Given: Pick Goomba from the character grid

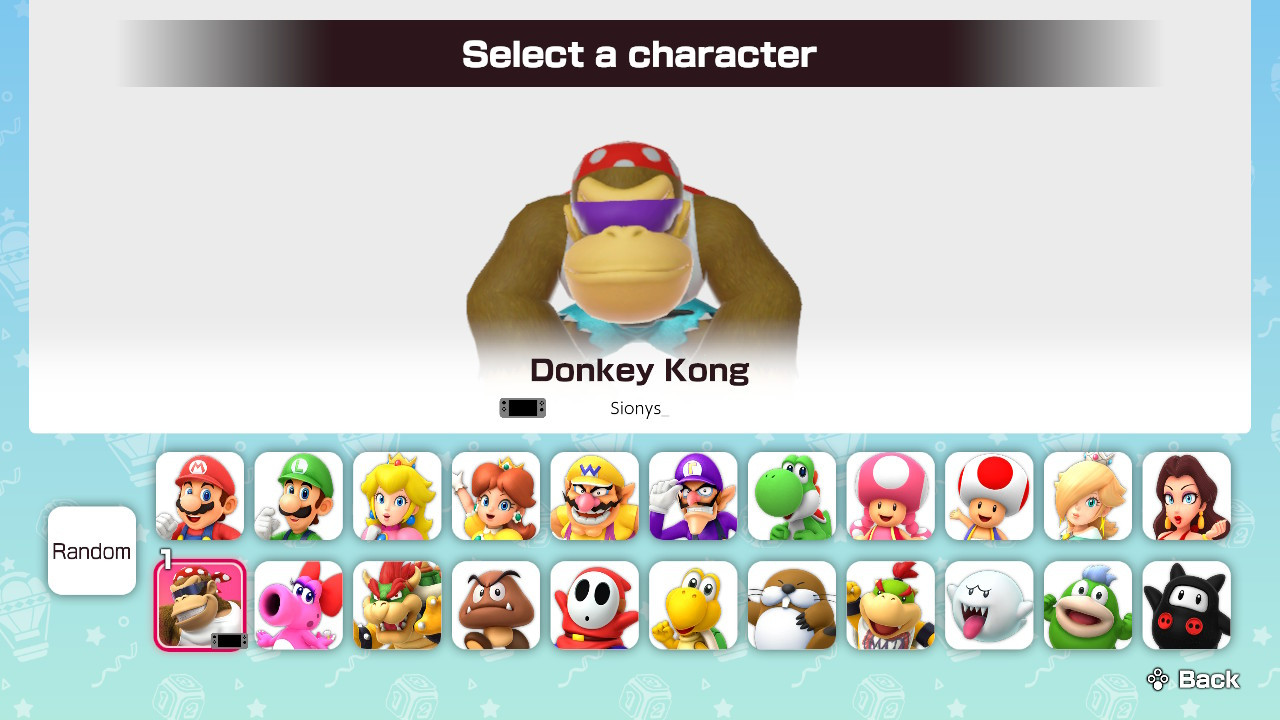Looking at the screenshot, I should coord(495,605).
